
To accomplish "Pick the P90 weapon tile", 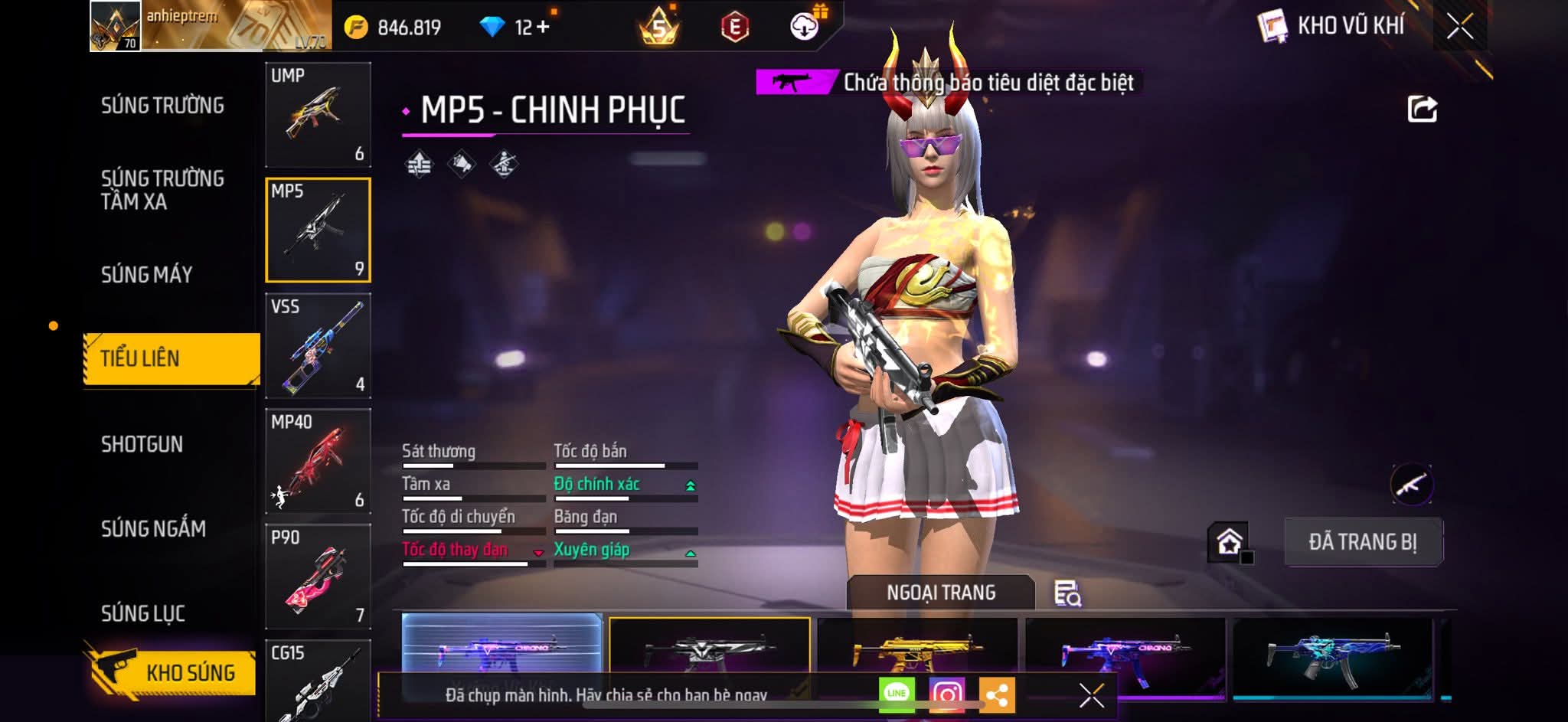I will pyautogui.click(x=318, y=577).
